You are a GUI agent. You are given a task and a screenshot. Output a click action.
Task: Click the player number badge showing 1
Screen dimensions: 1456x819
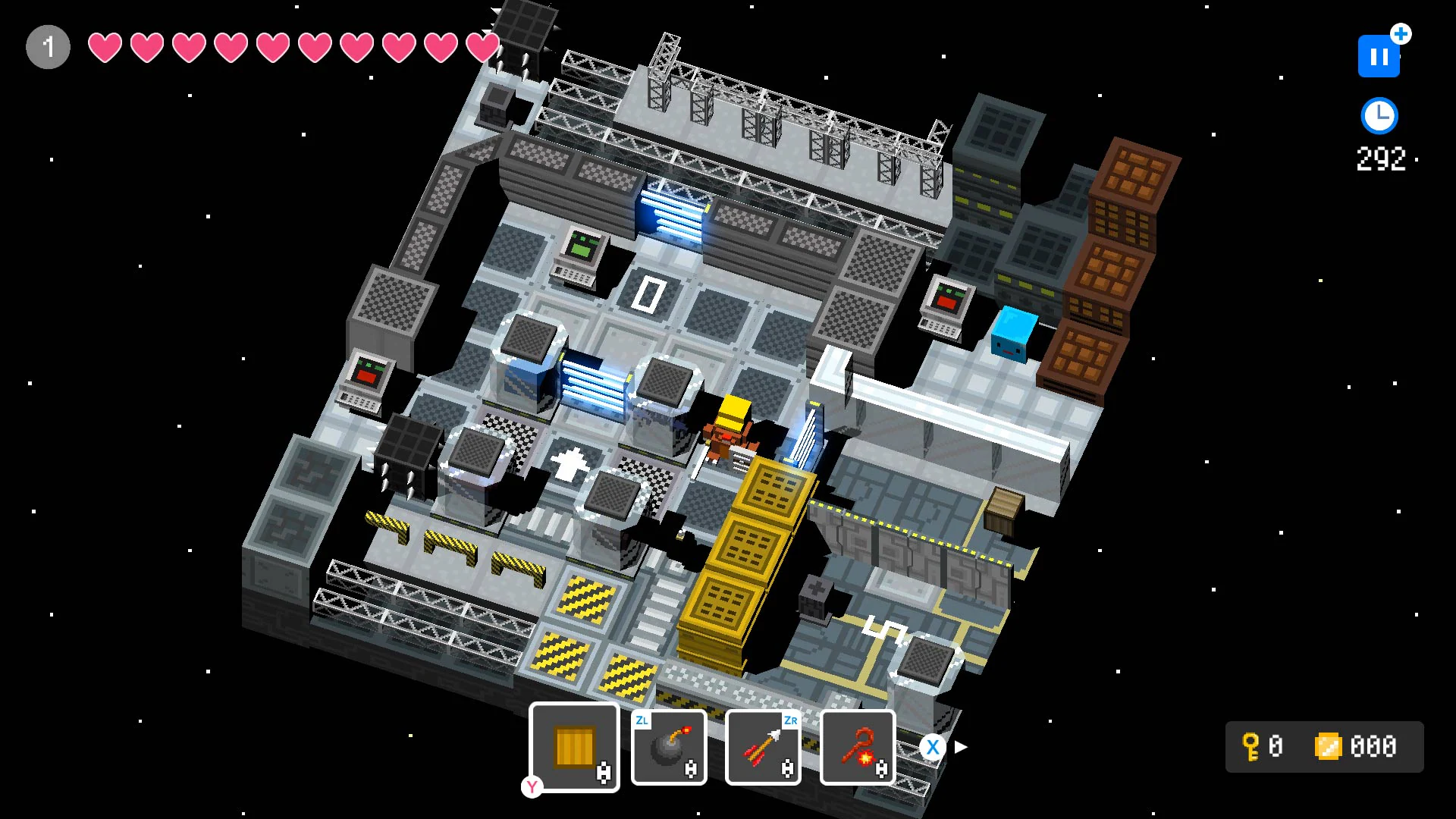[x=48, y=46]
